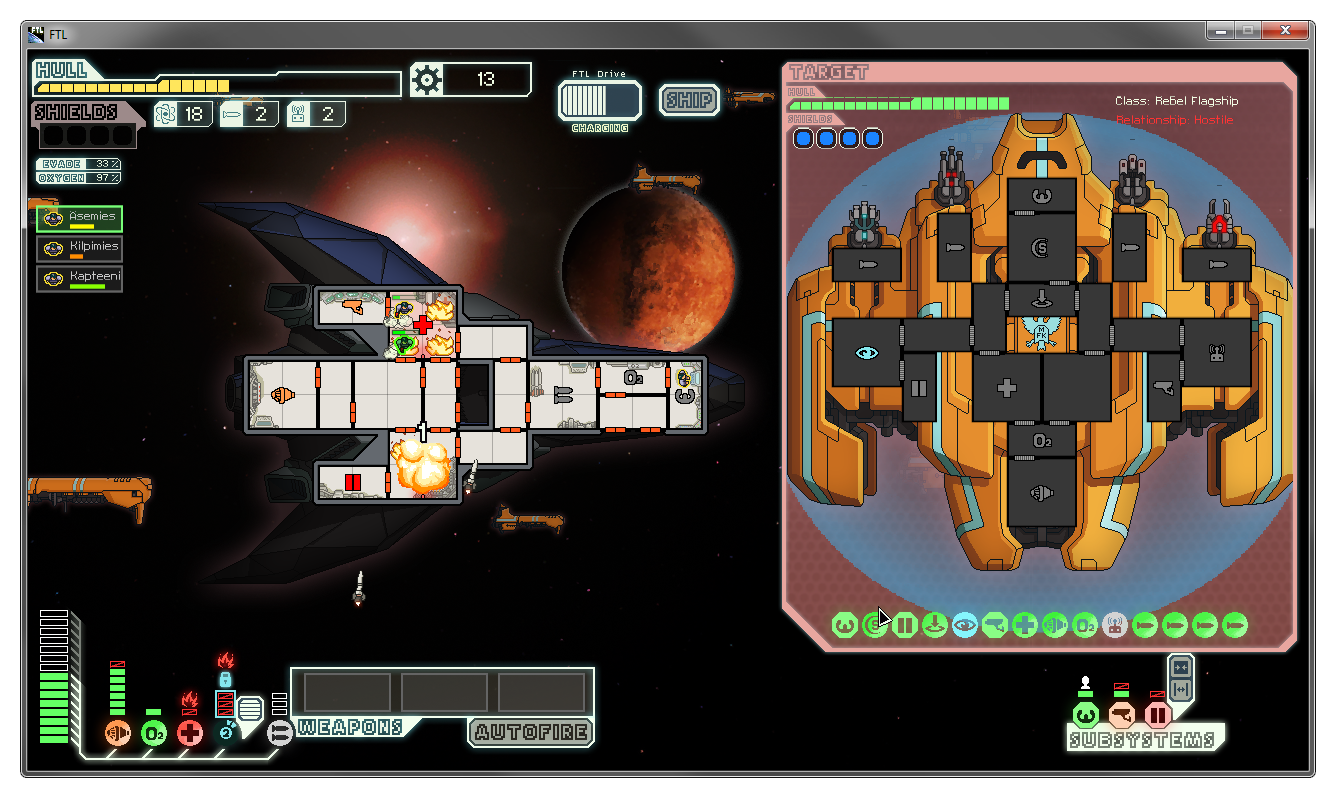This screenshot has width=1336, height=798.
Task: Click the piloting subsystem icon
Action: 1085,715
